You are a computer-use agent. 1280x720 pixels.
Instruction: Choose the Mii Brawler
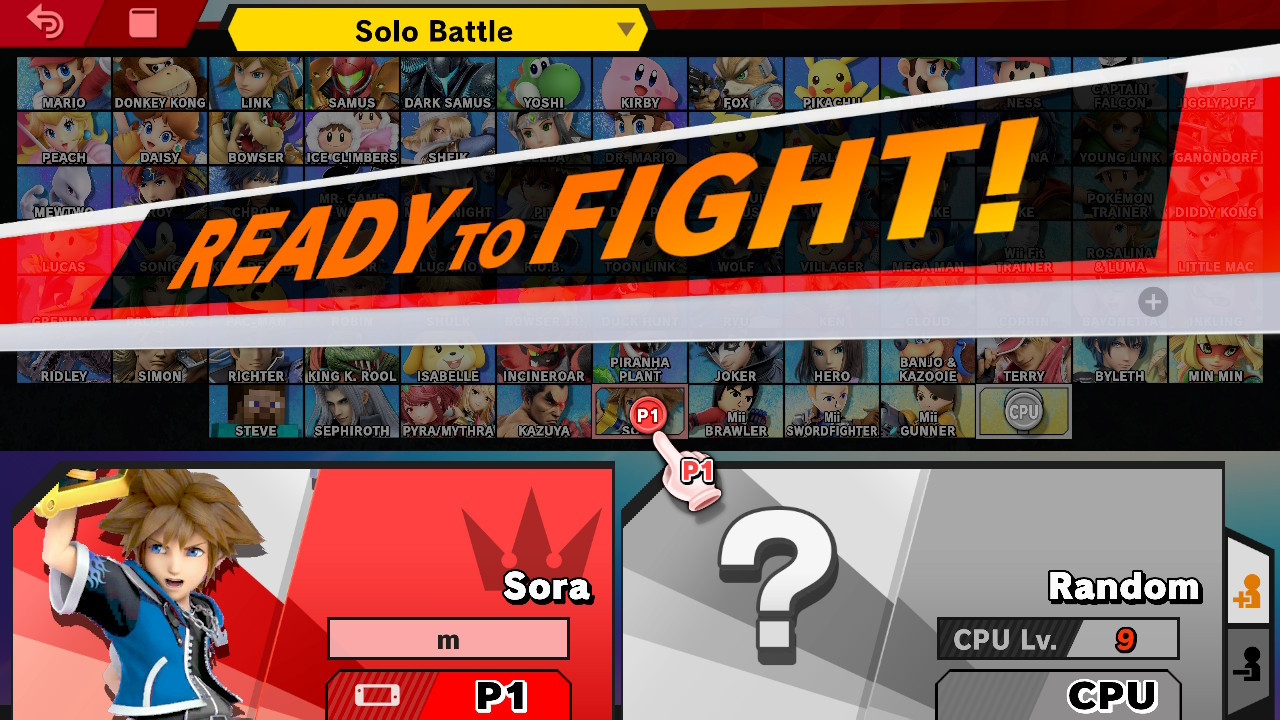[735, 410]
